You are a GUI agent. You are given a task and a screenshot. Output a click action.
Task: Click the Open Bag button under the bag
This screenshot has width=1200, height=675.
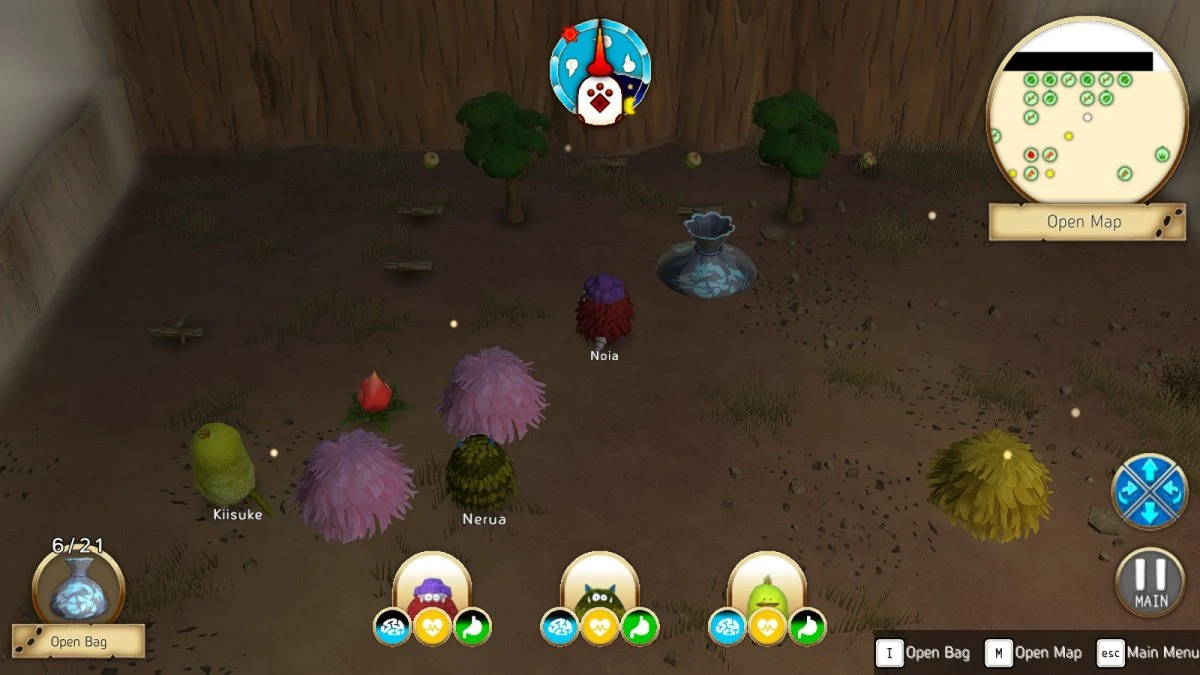coord(78,641)
